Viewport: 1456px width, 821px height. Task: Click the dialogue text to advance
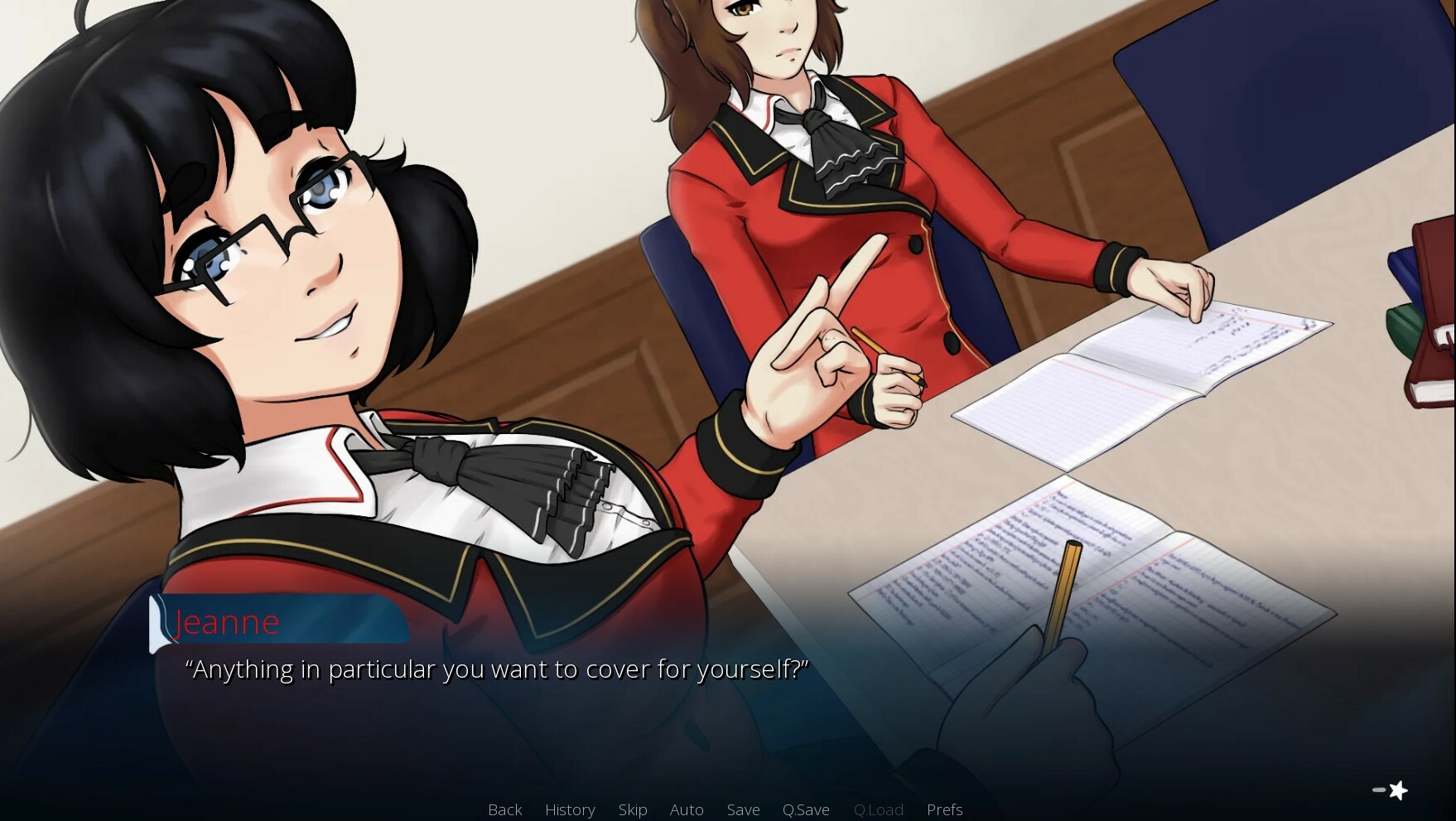[x=497, y=669]
